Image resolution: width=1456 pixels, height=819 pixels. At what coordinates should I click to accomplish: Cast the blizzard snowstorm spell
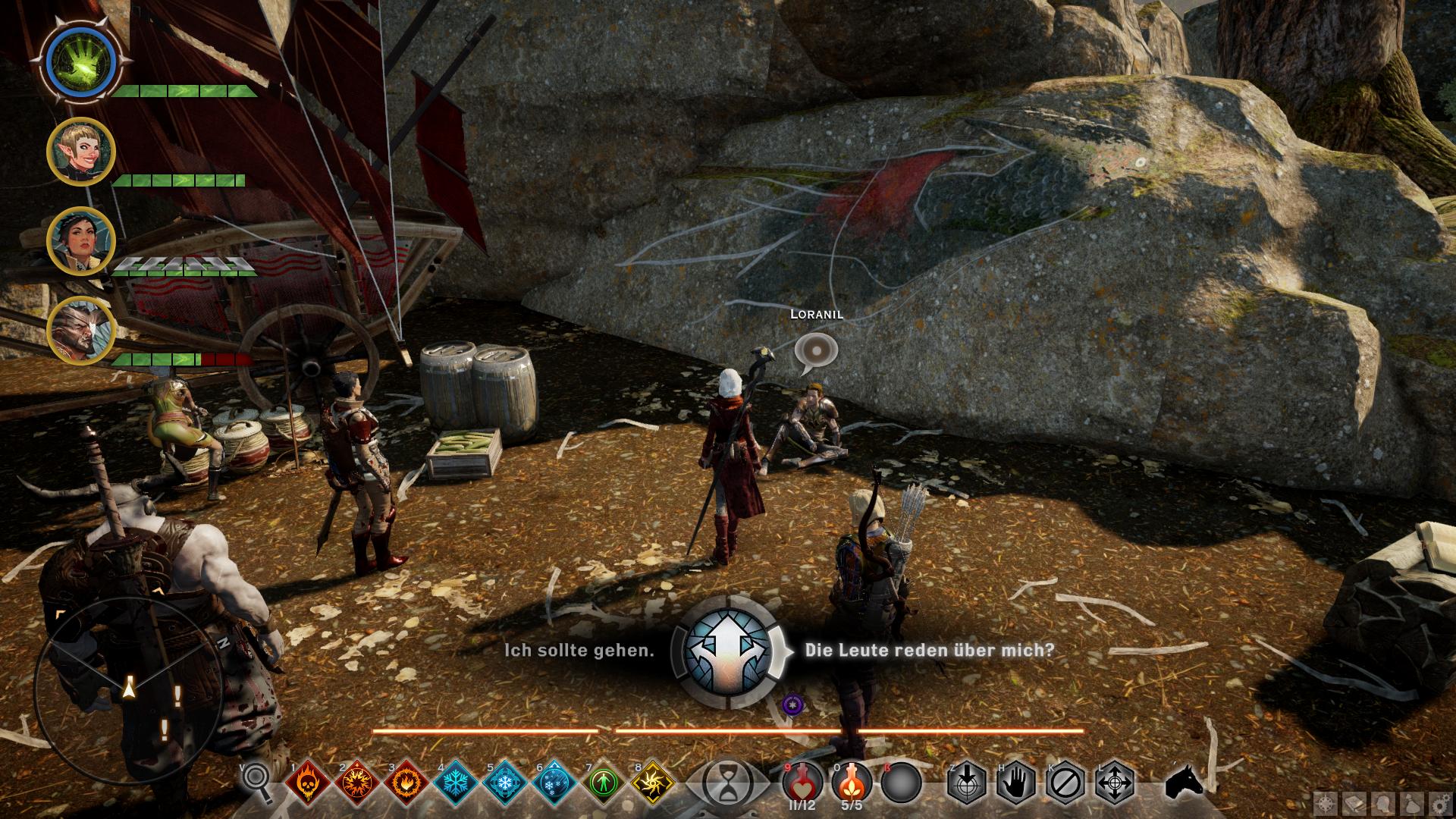click(554, 782)
